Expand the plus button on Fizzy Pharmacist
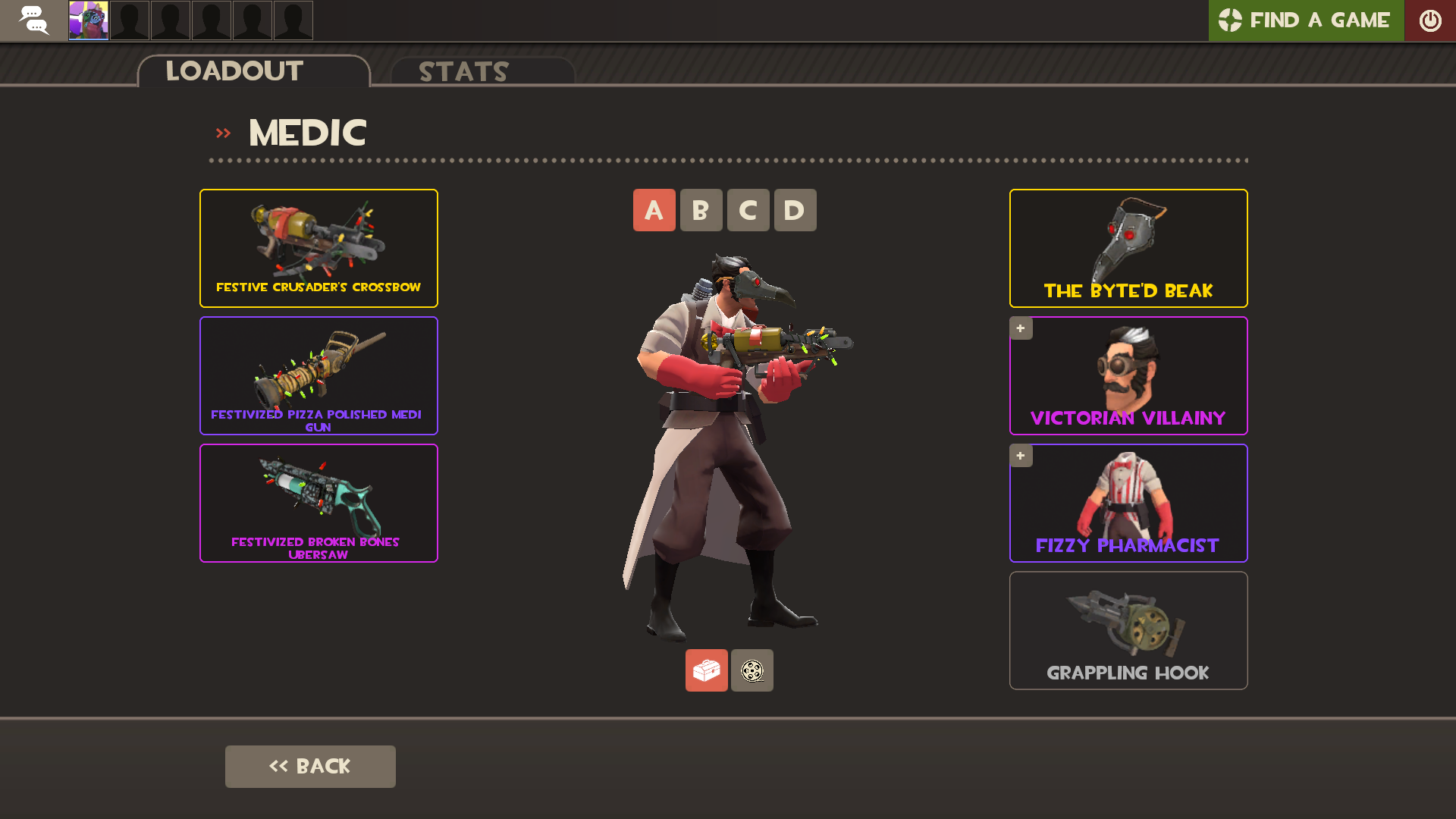The width and height of the screenshot is (1456, 819). click(x=1021, y=455)
